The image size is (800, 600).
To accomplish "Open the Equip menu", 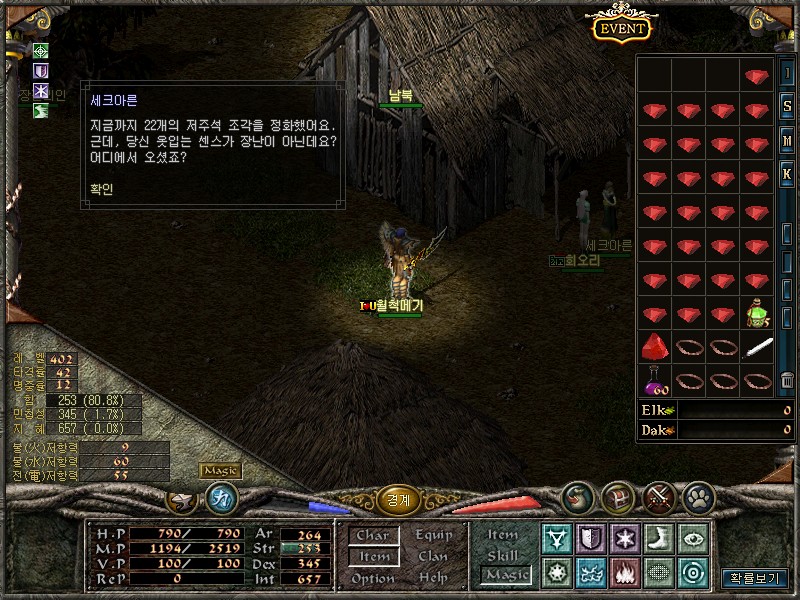I will (433, 535).
